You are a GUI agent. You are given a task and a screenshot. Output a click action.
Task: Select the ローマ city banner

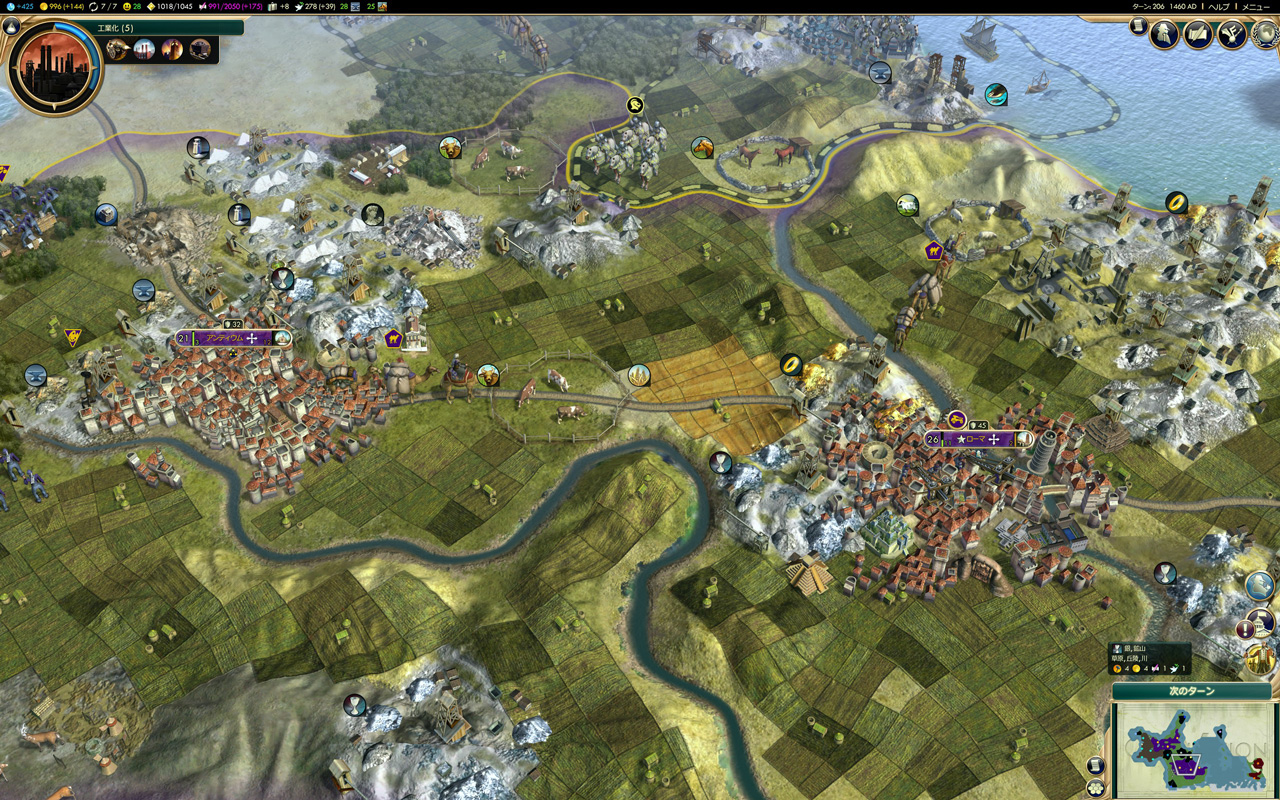(x=977, y=439)
